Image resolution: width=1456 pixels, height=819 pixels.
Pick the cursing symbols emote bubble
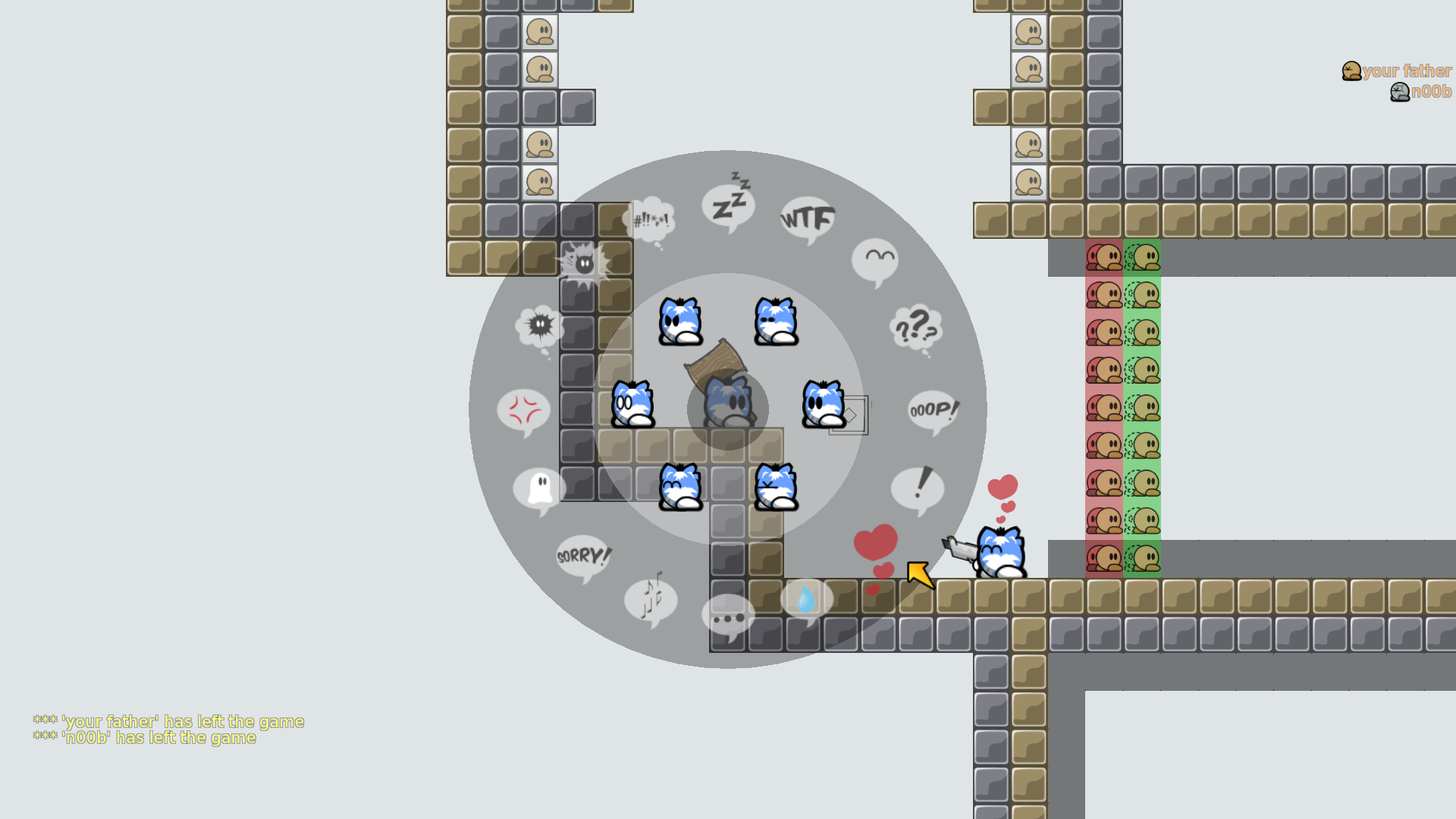click(x=649, y=221)
